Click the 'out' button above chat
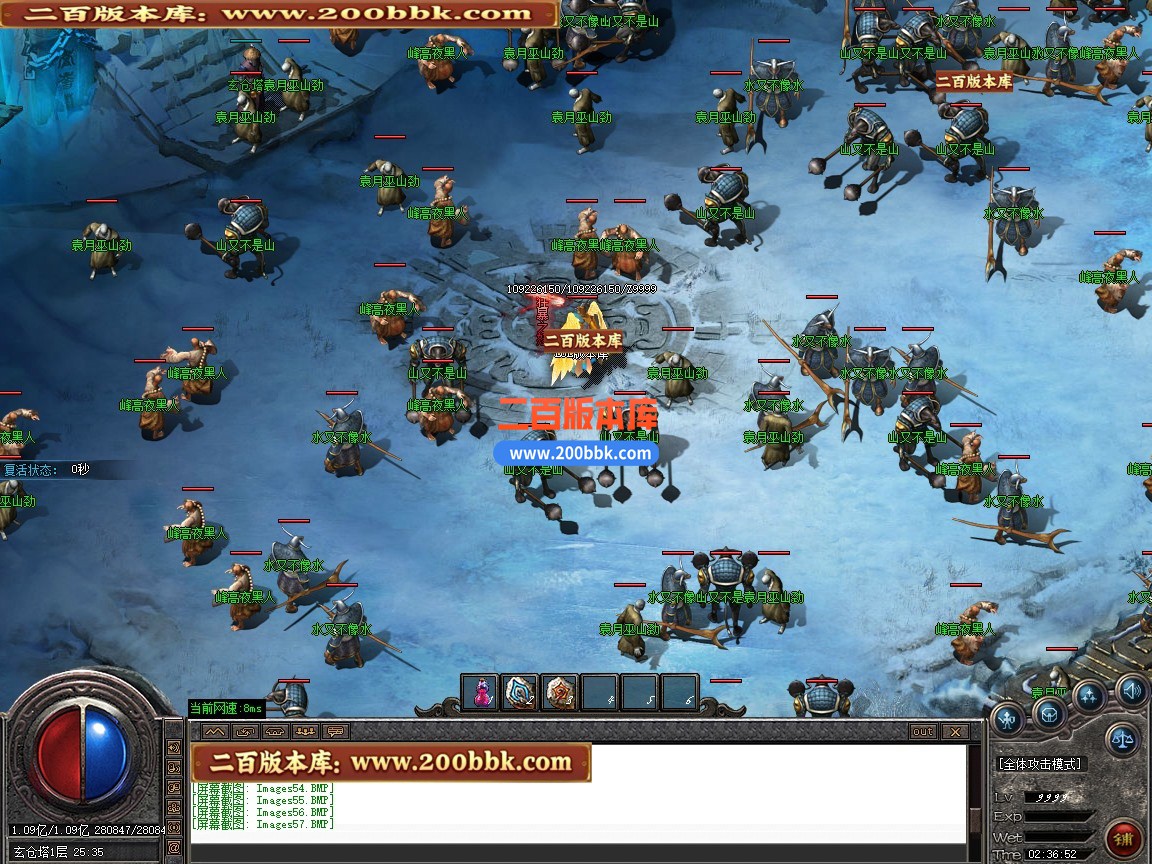 [922, 732]
